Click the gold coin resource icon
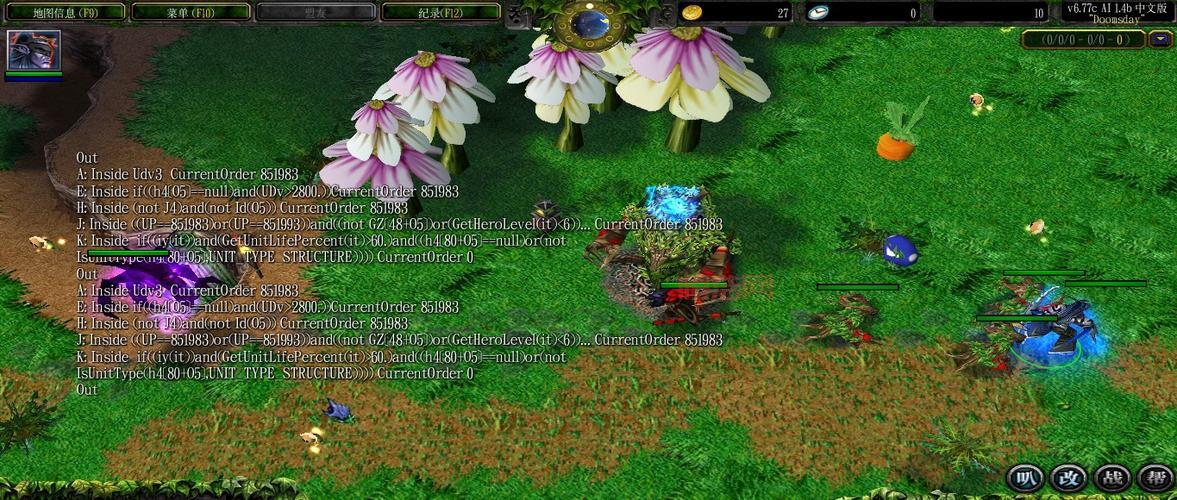 click(691, 12)
